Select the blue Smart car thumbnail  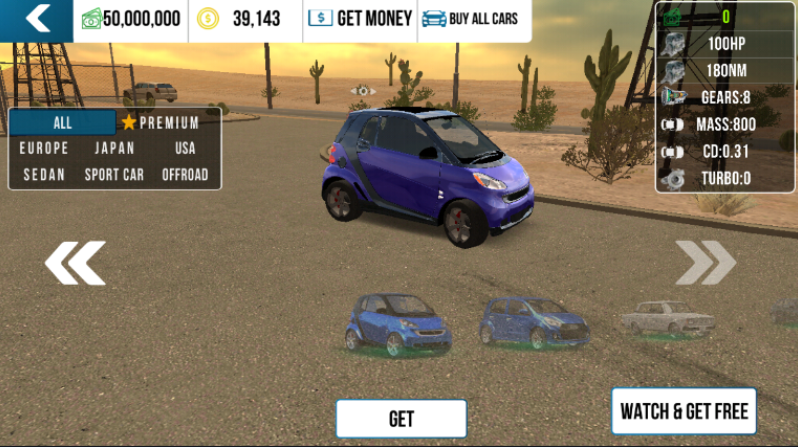click(397, 323)
